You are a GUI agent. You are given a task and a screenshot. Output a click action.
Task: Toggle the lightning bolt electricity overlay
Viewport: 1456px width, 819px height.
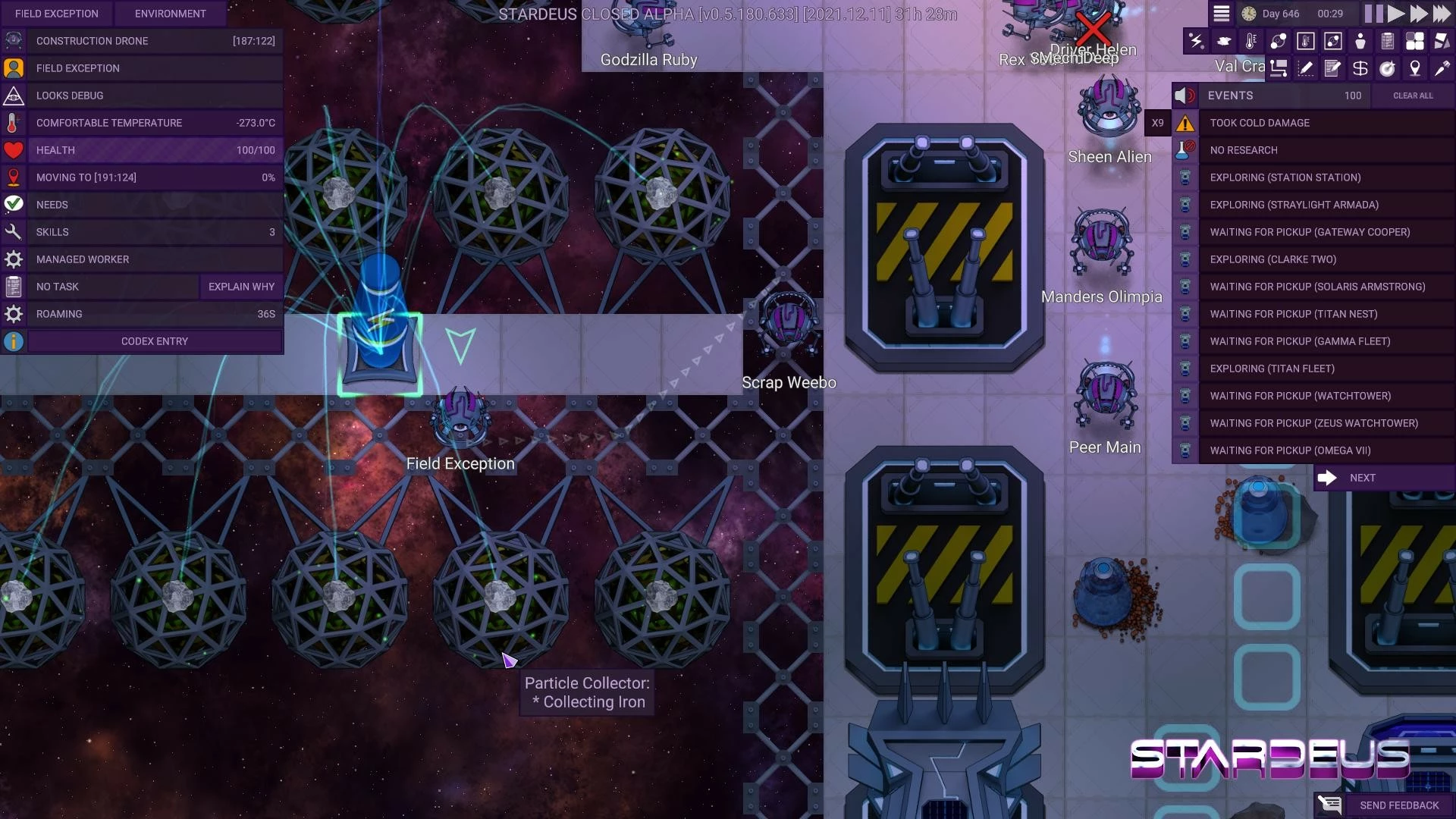coord(1197,41)
